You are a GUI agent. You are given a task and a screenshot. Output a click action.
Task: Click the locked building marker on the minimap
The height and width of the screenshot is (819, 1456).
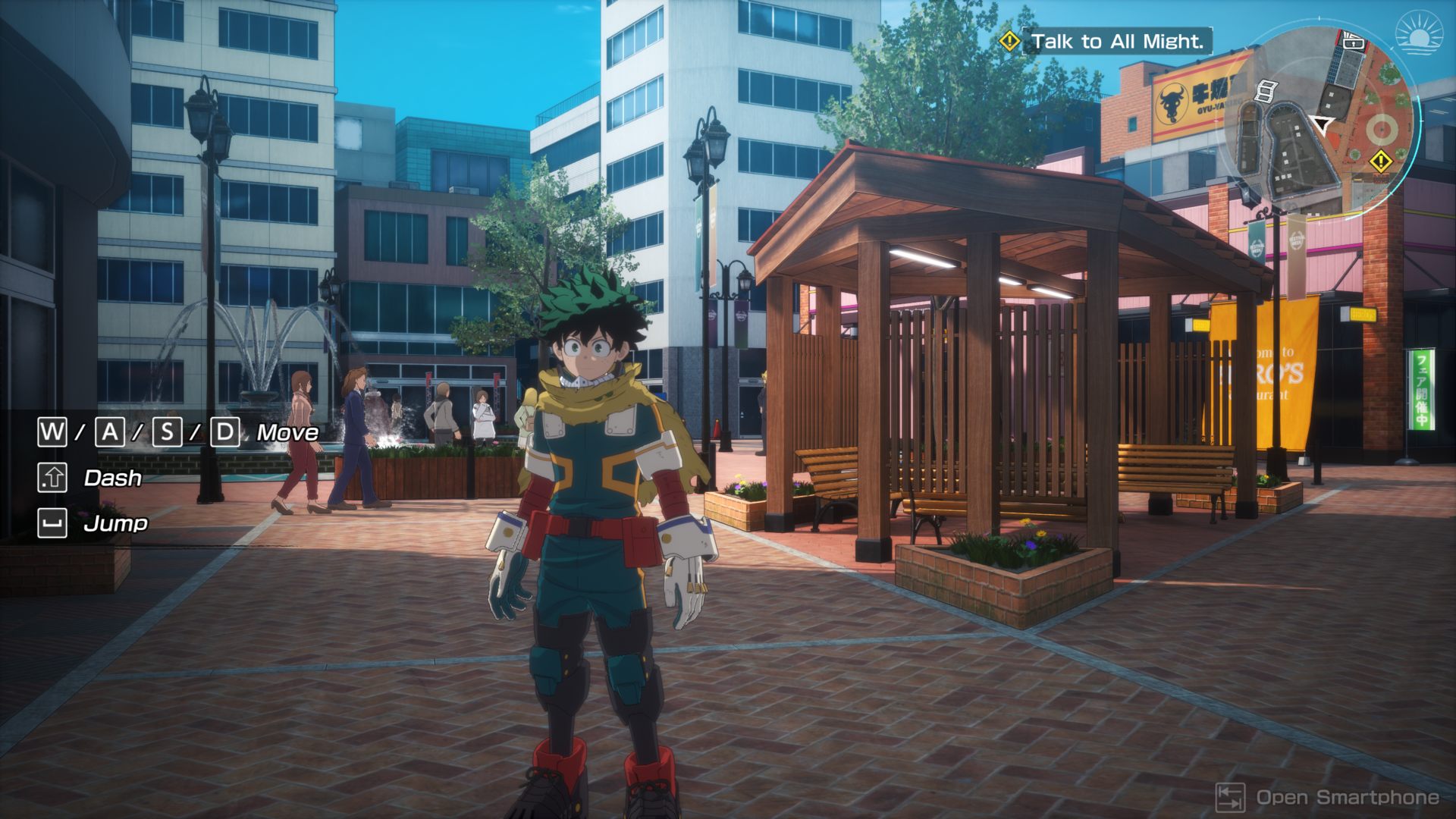pyautogui.click(x=1353, y=43)
